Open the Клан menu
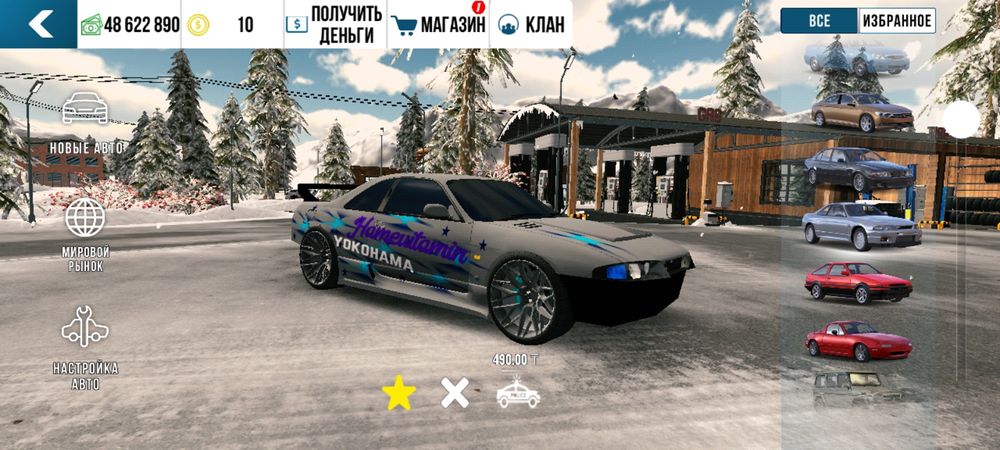This screenshot has width=1000, height=450. [532, 24]
